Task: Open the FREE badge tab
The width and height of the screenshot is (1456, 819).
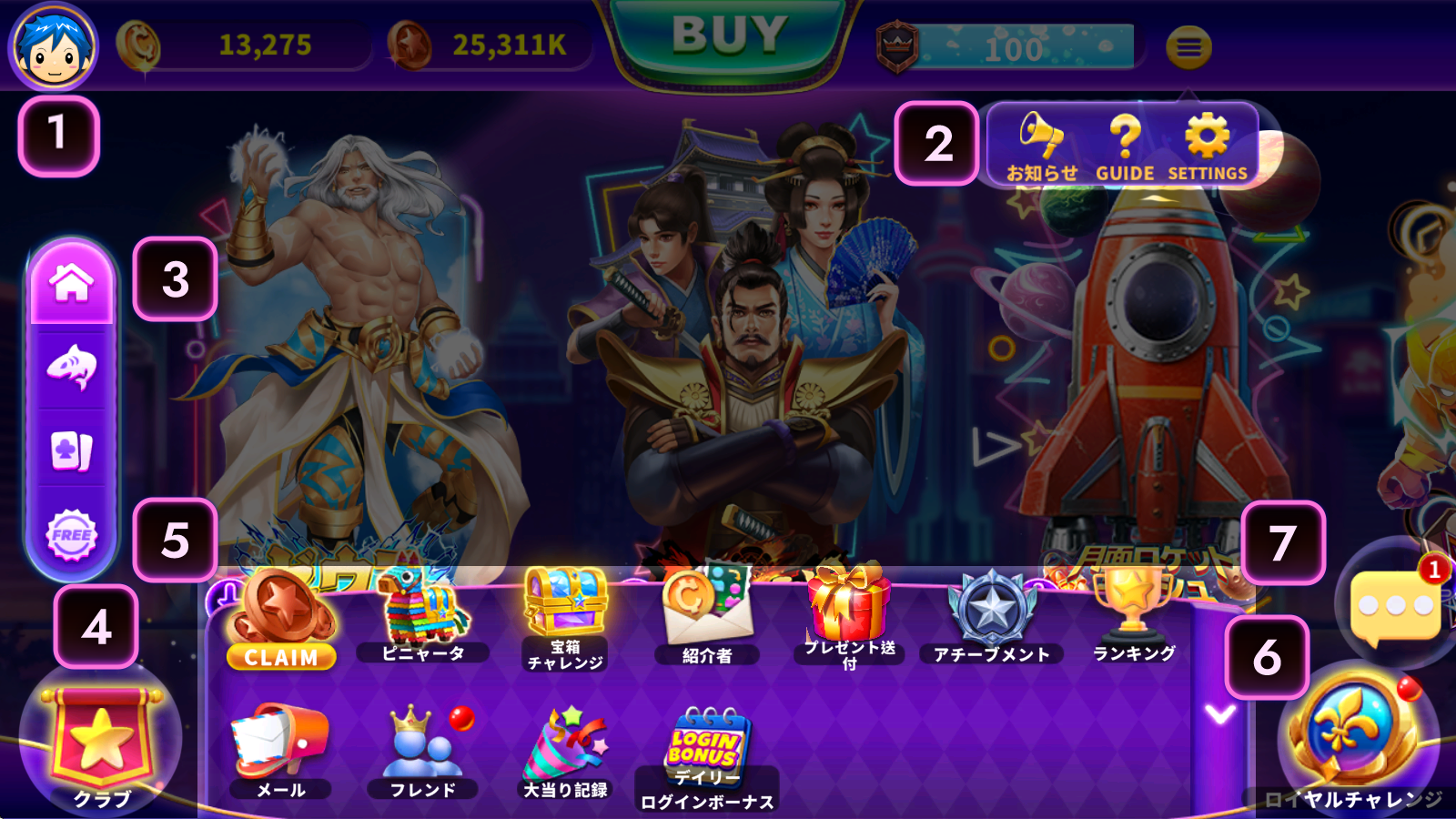Action: [x=72, y=534]
